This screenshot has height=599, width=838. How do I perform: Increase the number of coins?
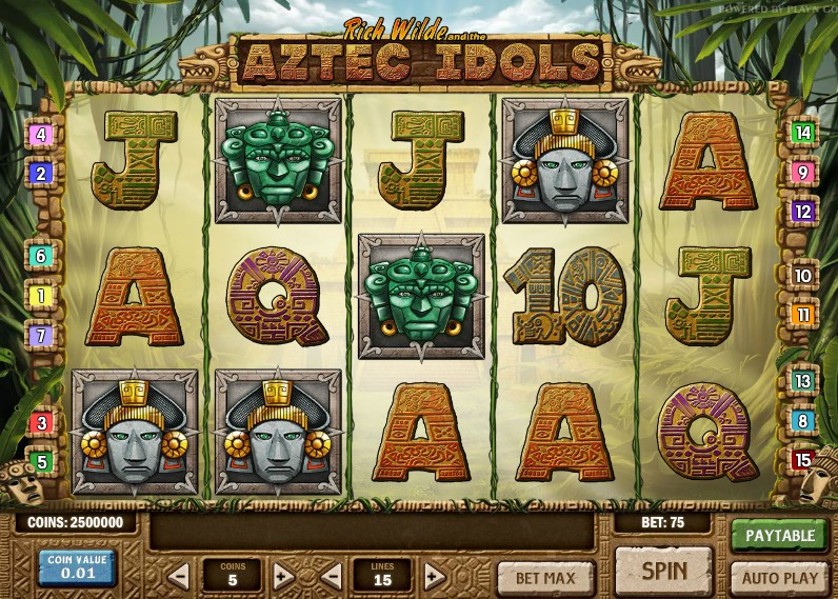coord(283,576)
